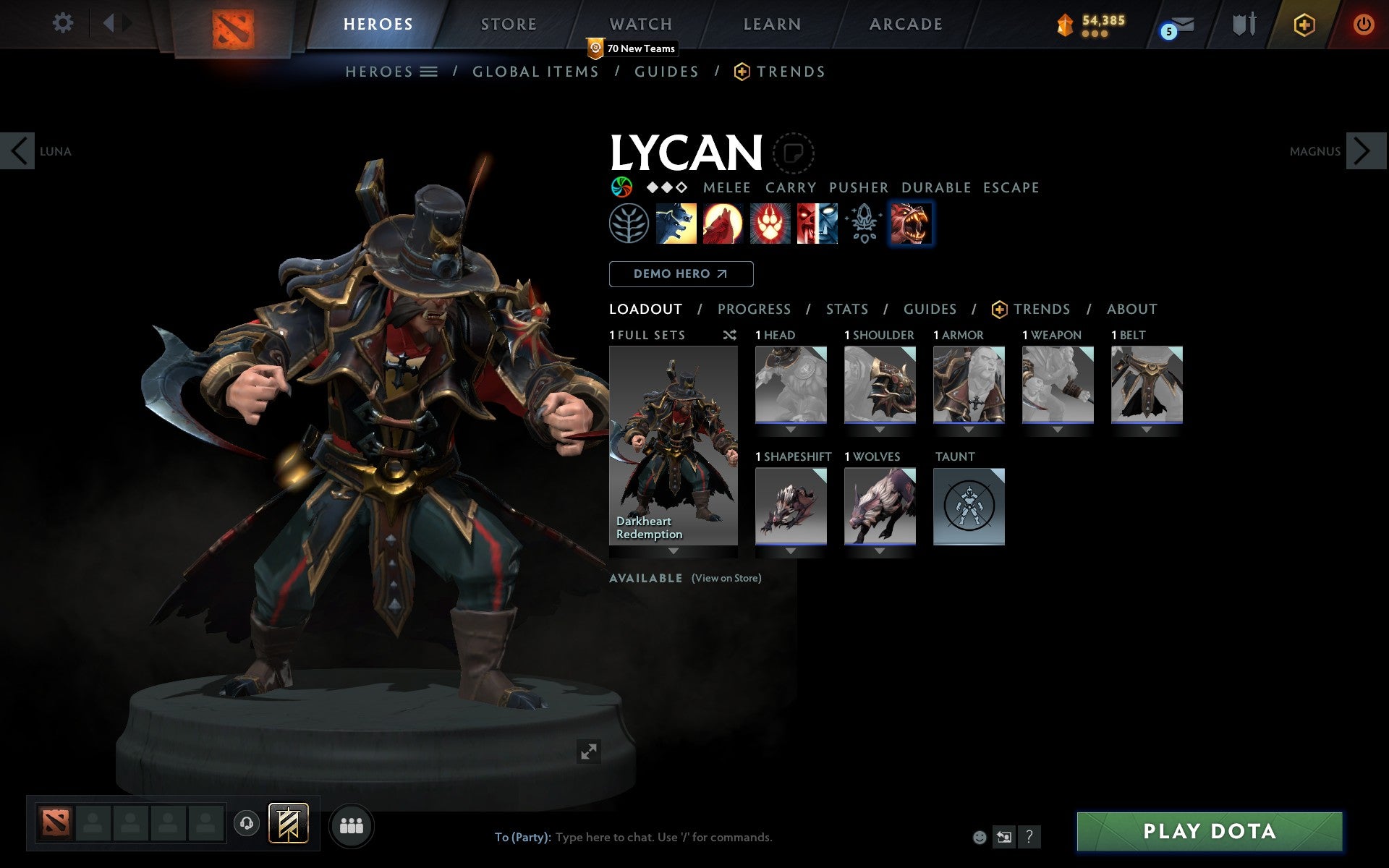
Task: Click the Demo Hero button
Action: click(681, 274)
